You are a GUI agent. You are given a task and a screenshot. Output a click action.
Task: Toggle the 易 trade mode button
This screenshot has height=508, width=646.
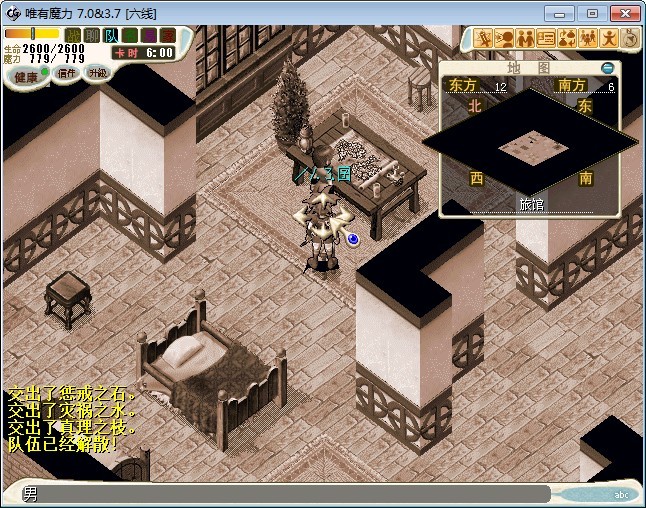(x=147, y=35)
